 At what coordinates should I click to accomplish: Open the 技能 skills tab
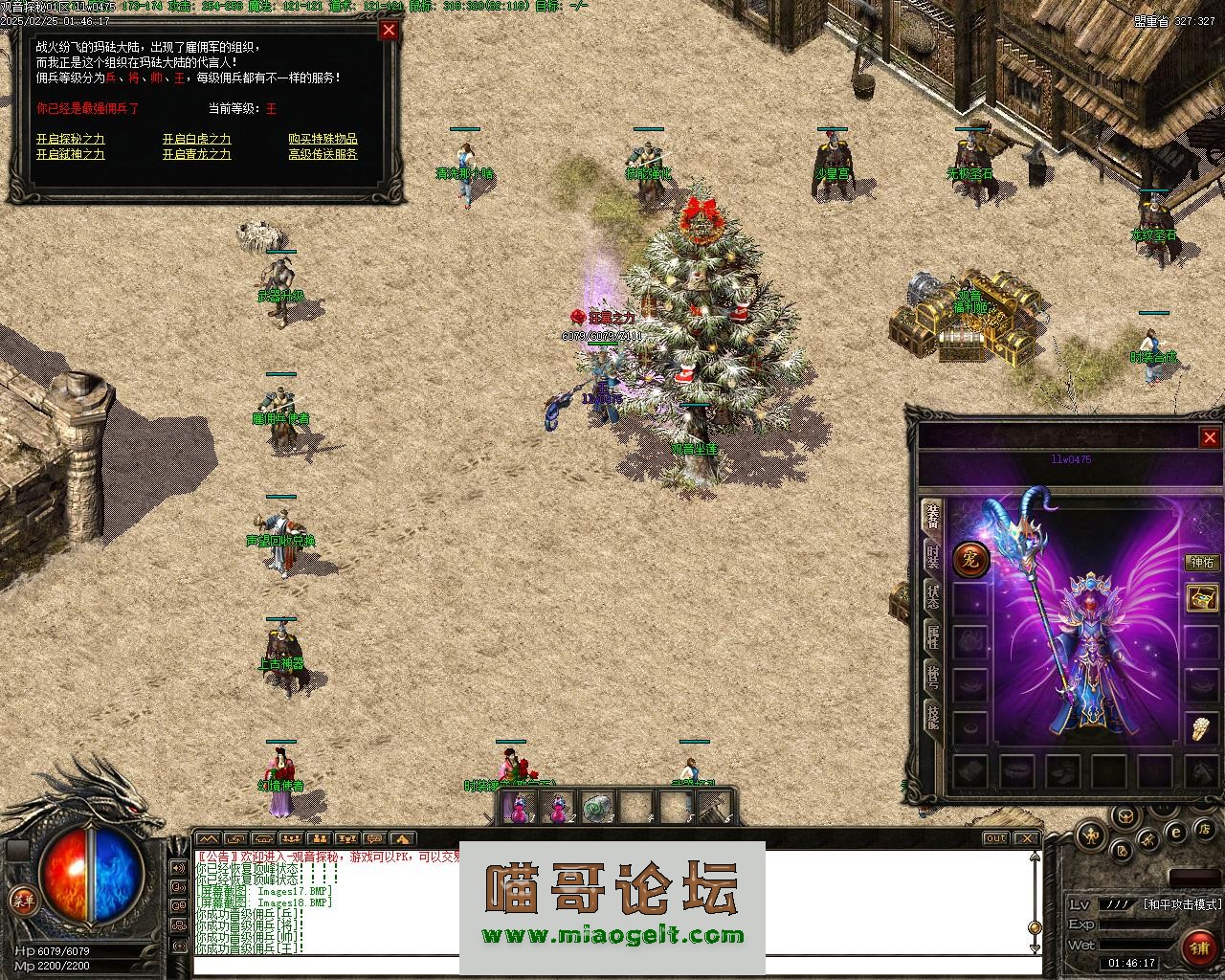[x=932, y=716]
